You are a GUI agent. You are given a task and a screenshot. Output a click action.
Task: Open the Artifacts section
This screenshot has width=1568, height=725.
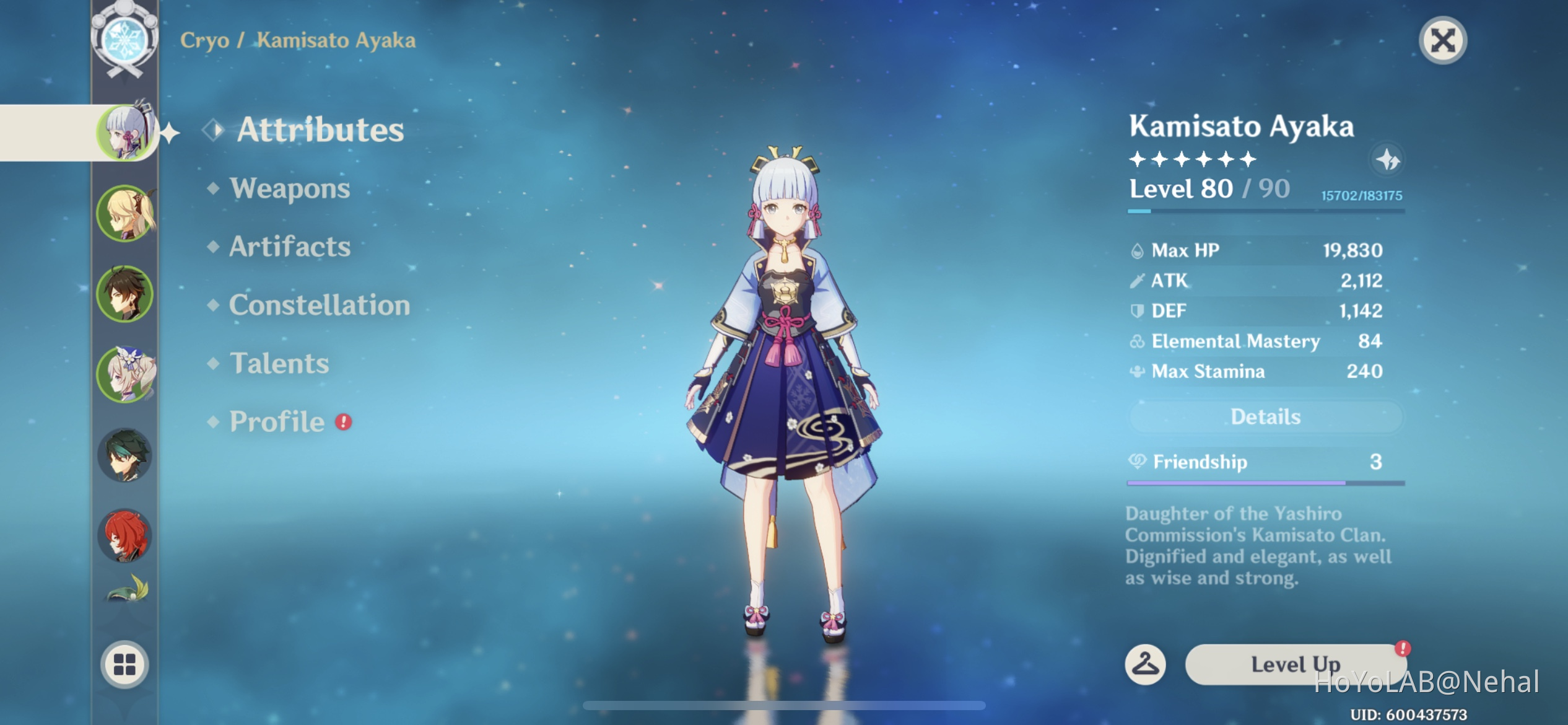click(x=289, y=247)
